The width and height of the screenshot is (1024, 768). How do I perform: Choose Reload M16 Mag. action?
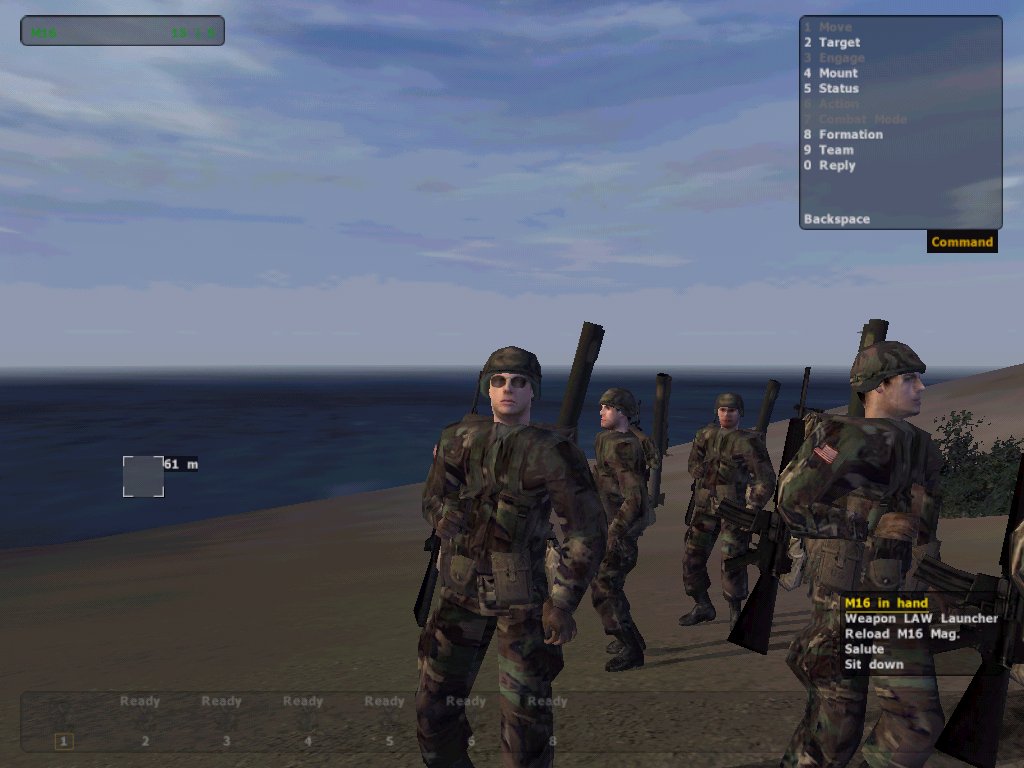pos(902,634)
